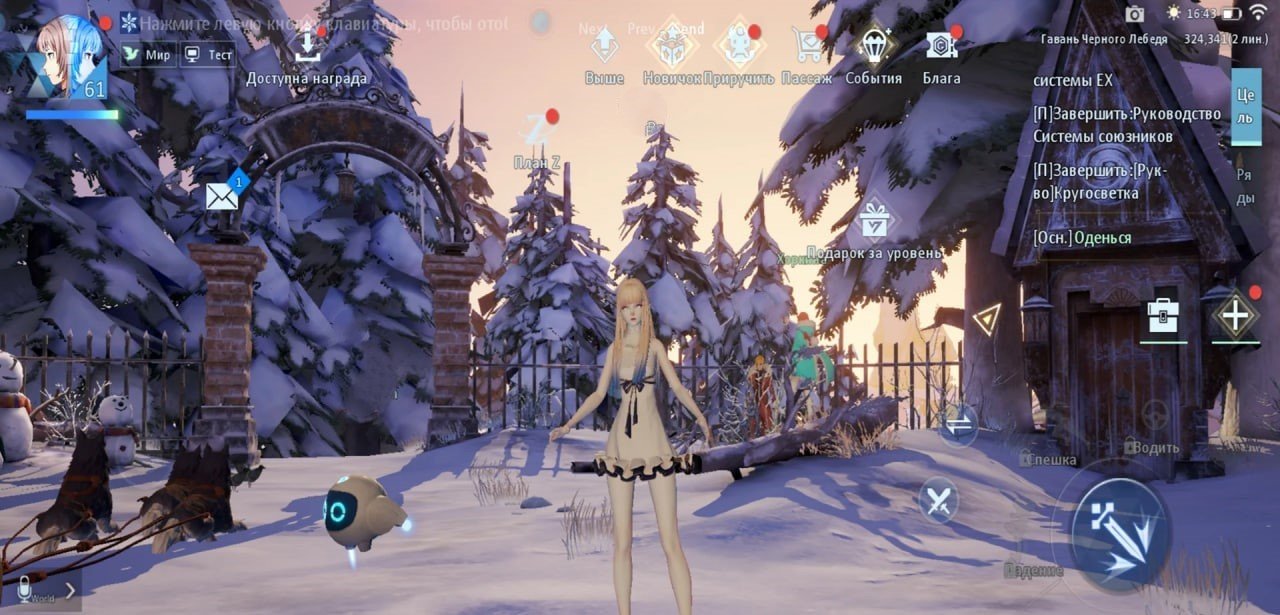Open the mail envelope inbox
Screen dimensions: 1280x615
pyautogui.click(x=222, y=195)
